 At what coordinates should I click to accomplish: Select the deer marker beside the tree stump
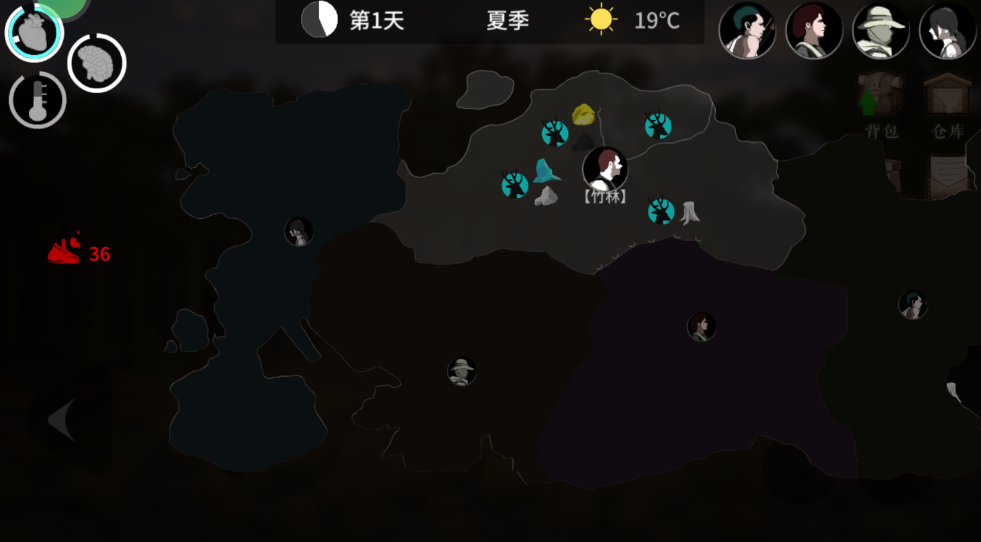[660, 210]
